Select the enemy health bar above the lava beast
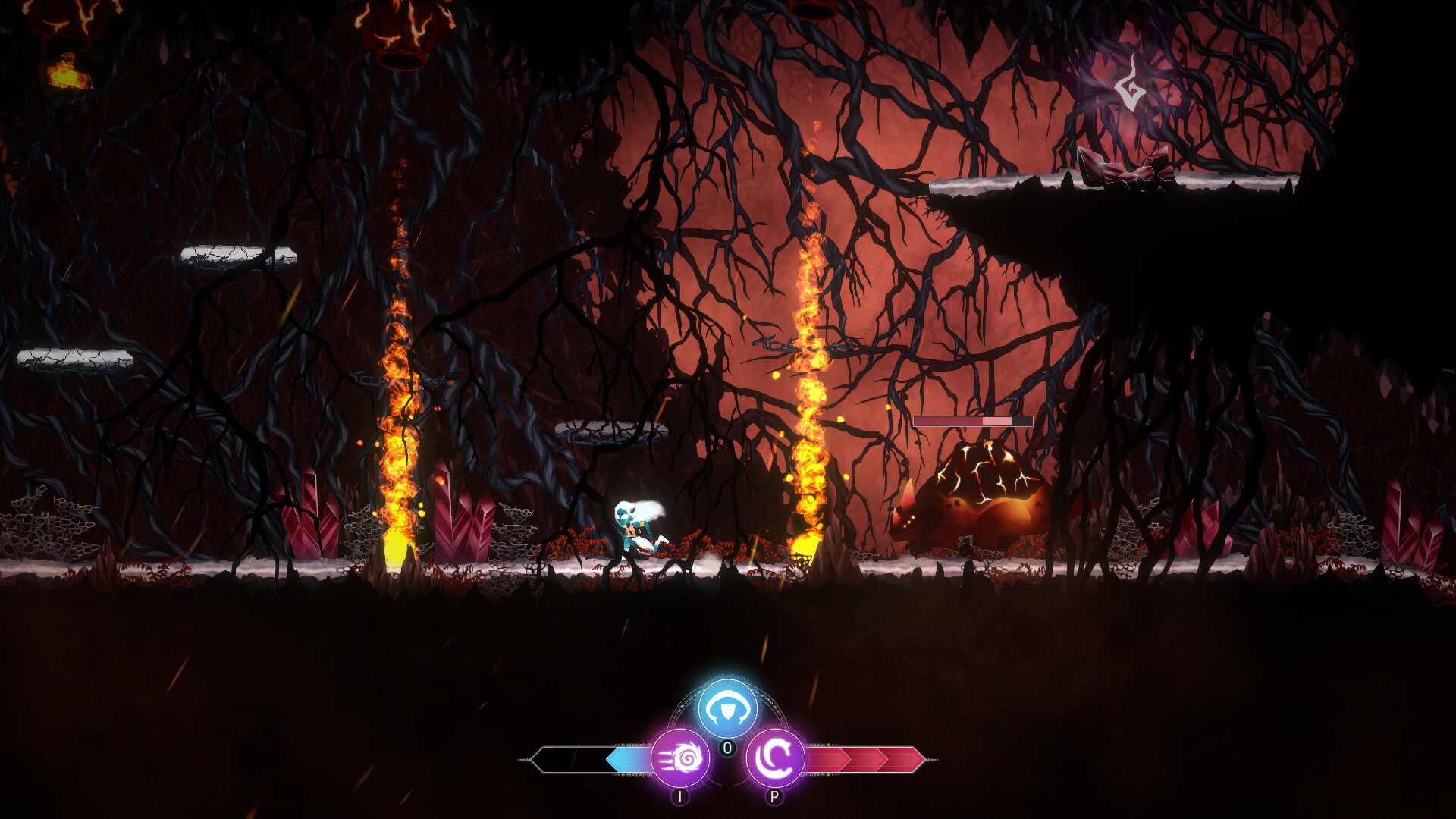 (x=974, y=422)
